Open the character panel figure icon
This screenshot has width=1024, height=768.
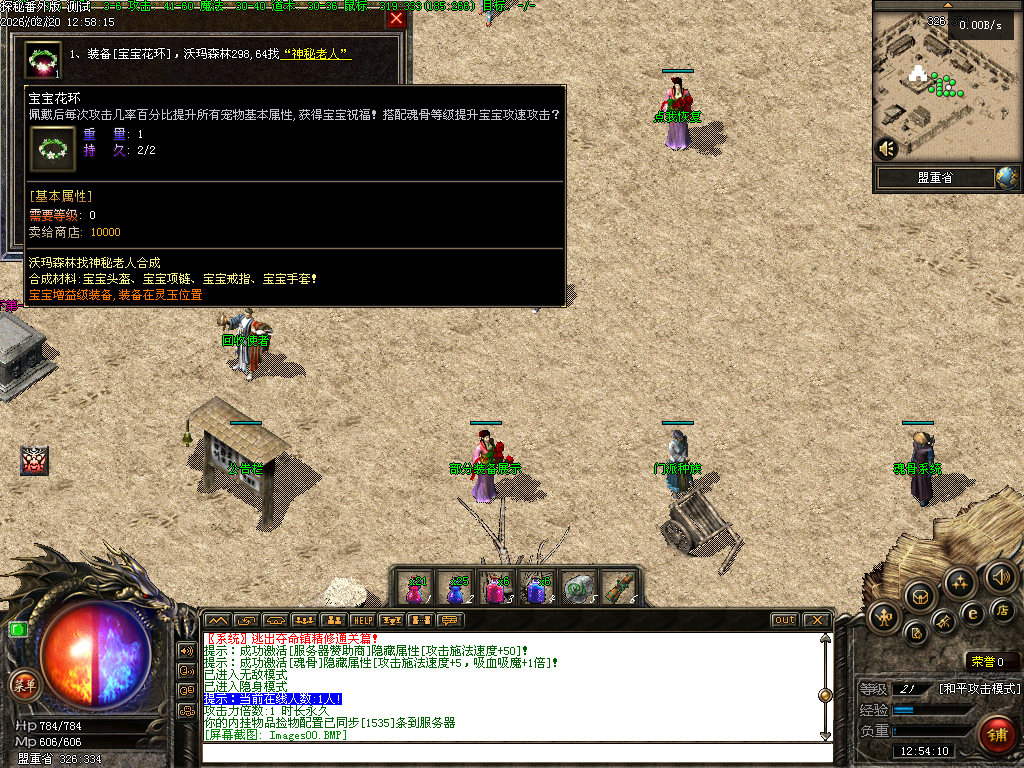[884, 616]
